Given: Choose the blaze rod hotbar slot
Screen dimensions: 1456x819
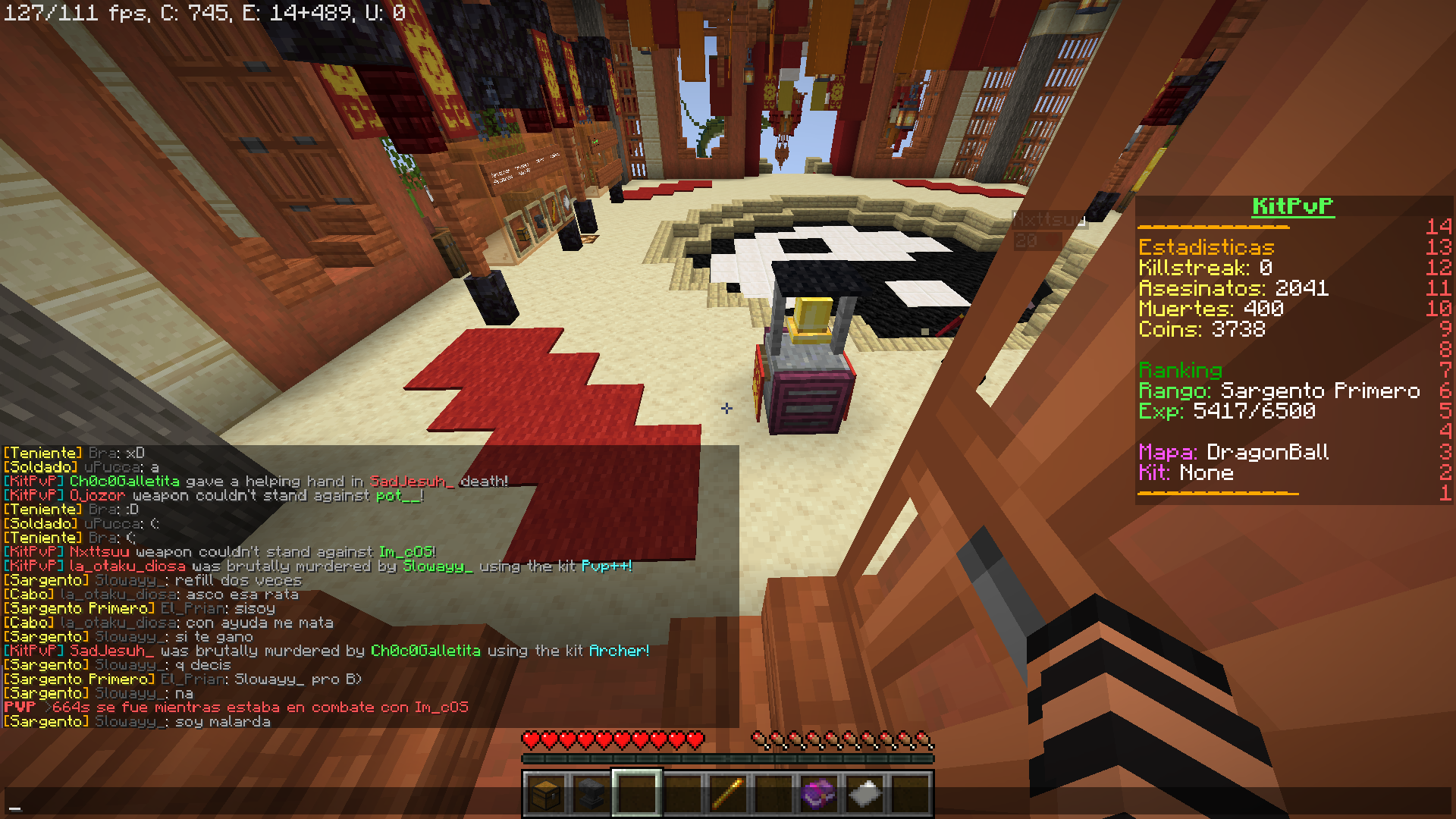Looking at the screenshot, I should 727,794.
